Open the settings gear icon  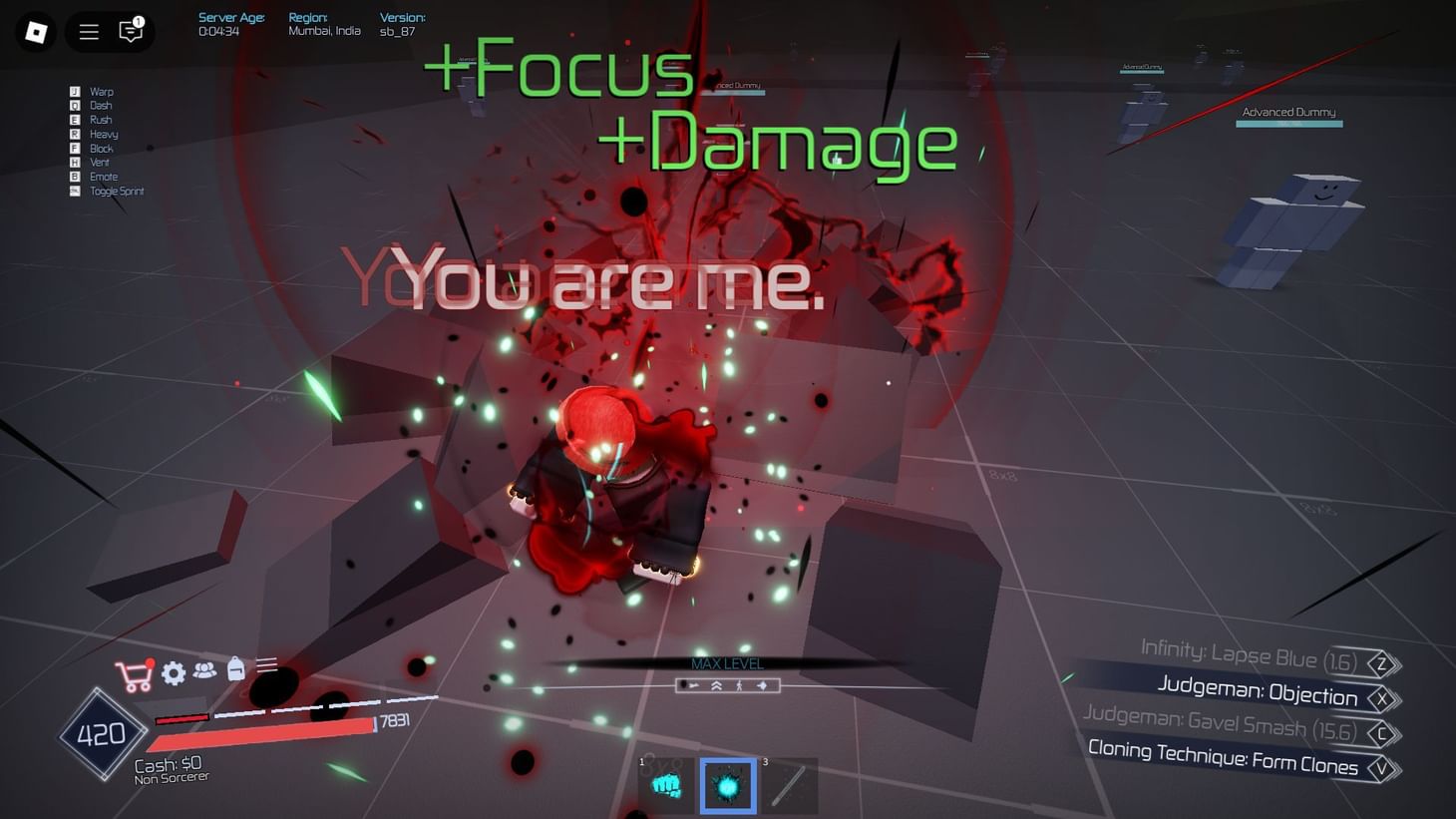[172, 673]
